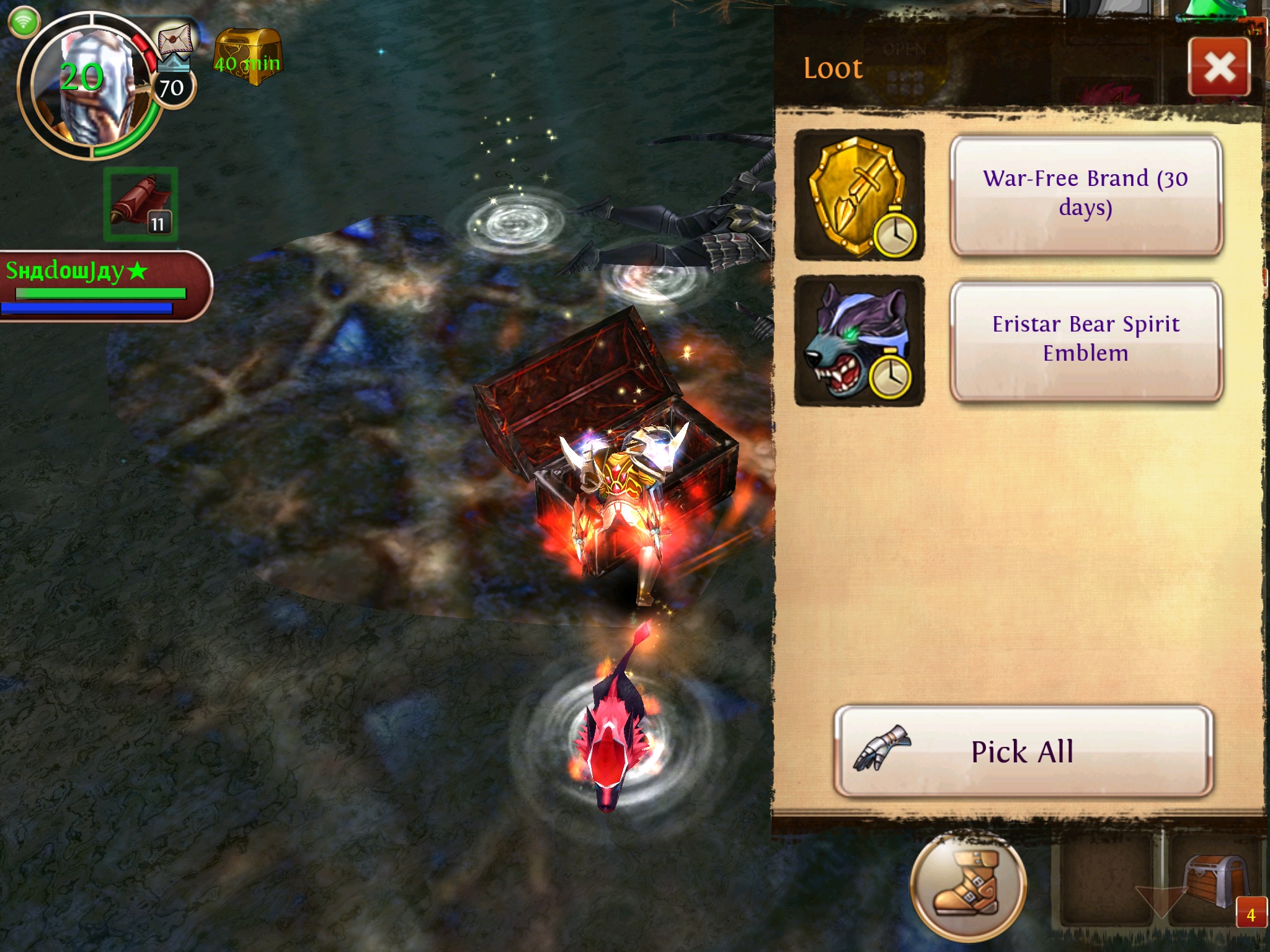Use the red scroll item
Viewport: 1270px width, 952px height.
point(141,204)
